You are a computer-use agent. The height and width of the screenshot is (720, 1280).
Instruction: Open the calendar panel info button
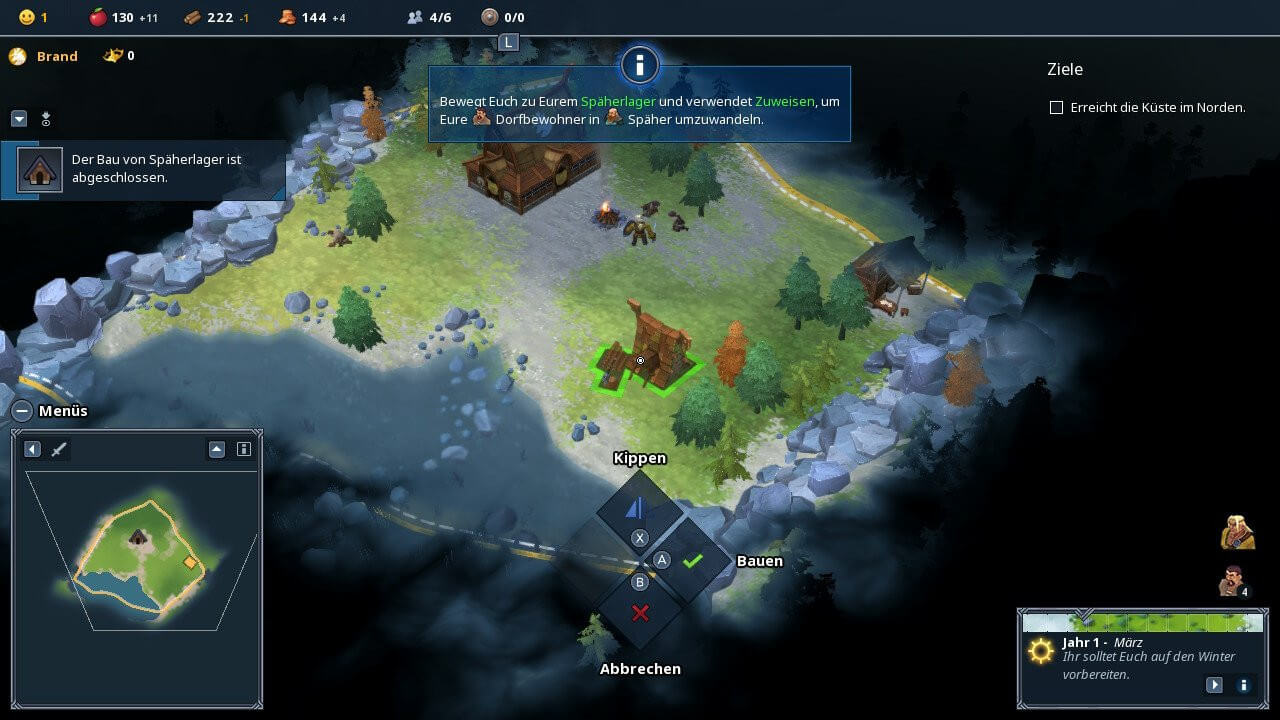coord(1243,685)
